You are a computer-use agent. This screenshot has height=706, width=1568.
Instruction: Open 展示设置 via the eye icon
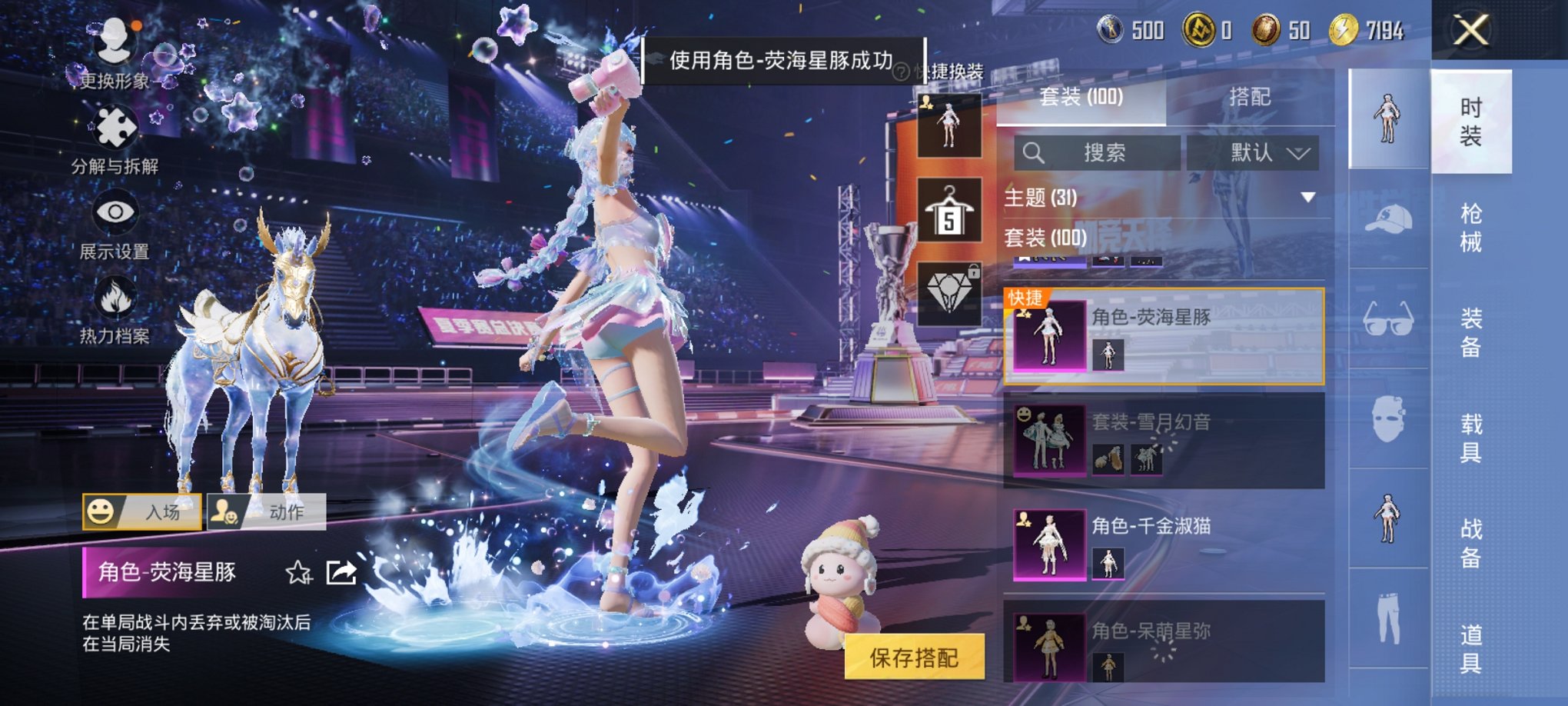point(115,212)
